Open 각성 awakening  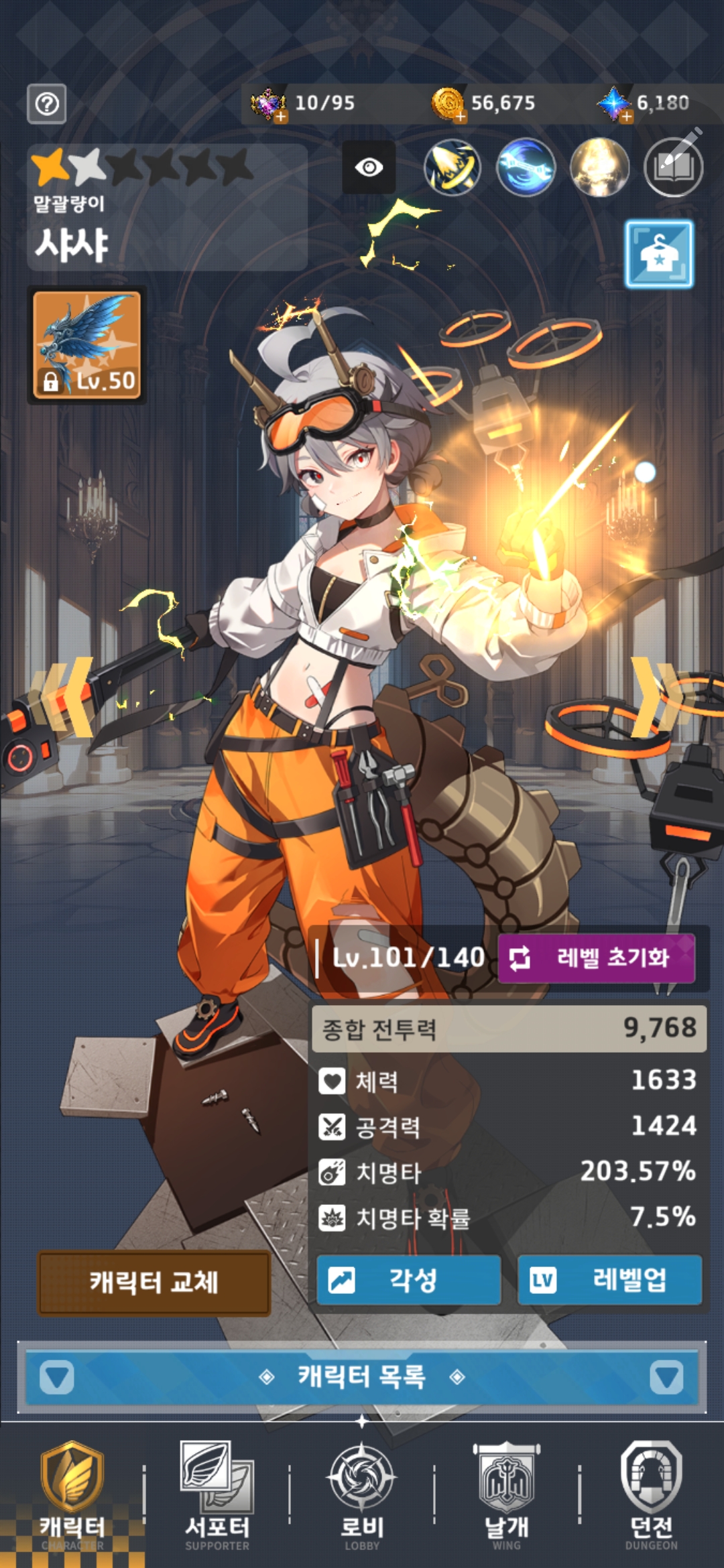[x=408, y=1280]
